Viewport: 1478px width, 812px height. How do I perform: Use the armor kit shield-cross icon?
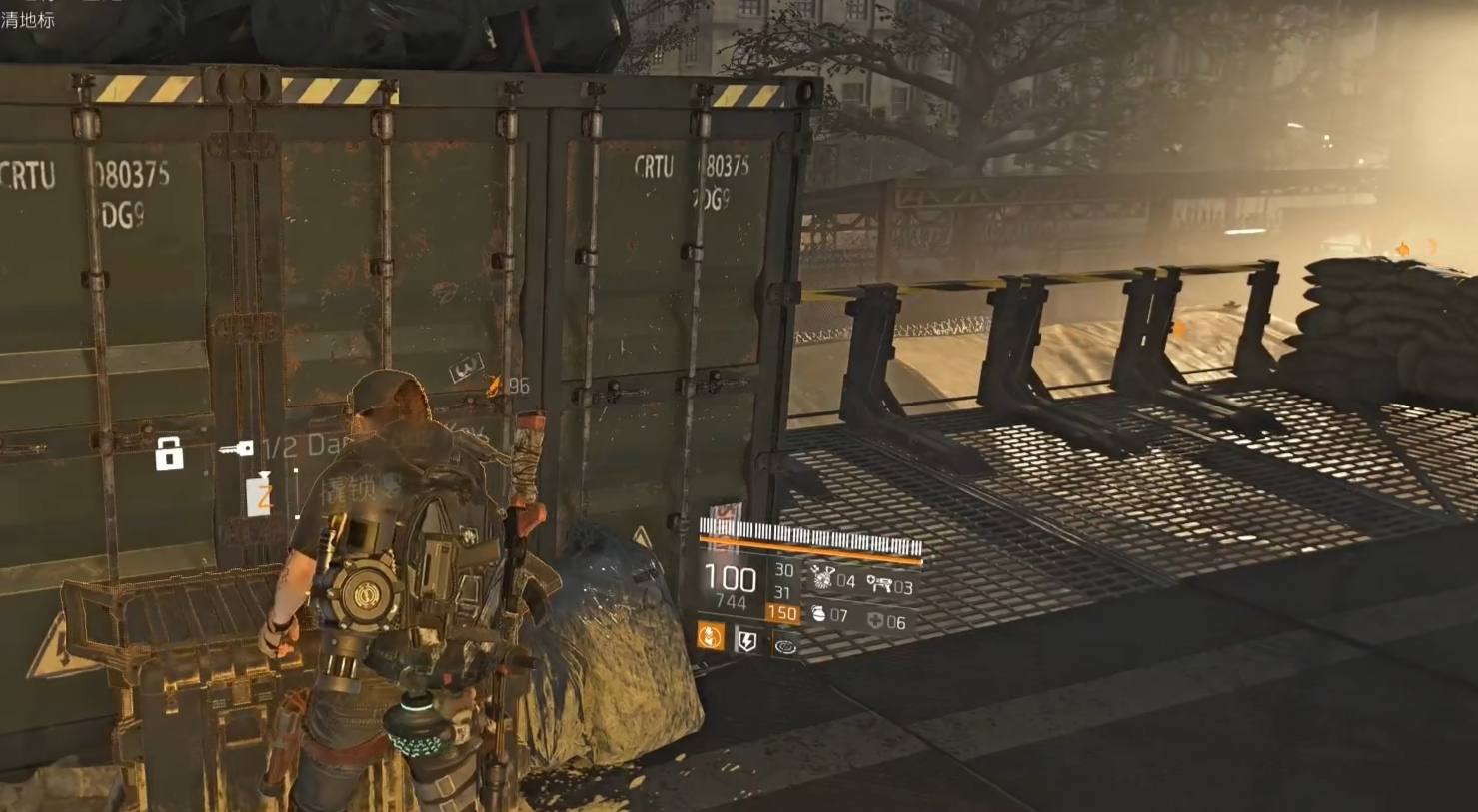(x=875, y=621)
